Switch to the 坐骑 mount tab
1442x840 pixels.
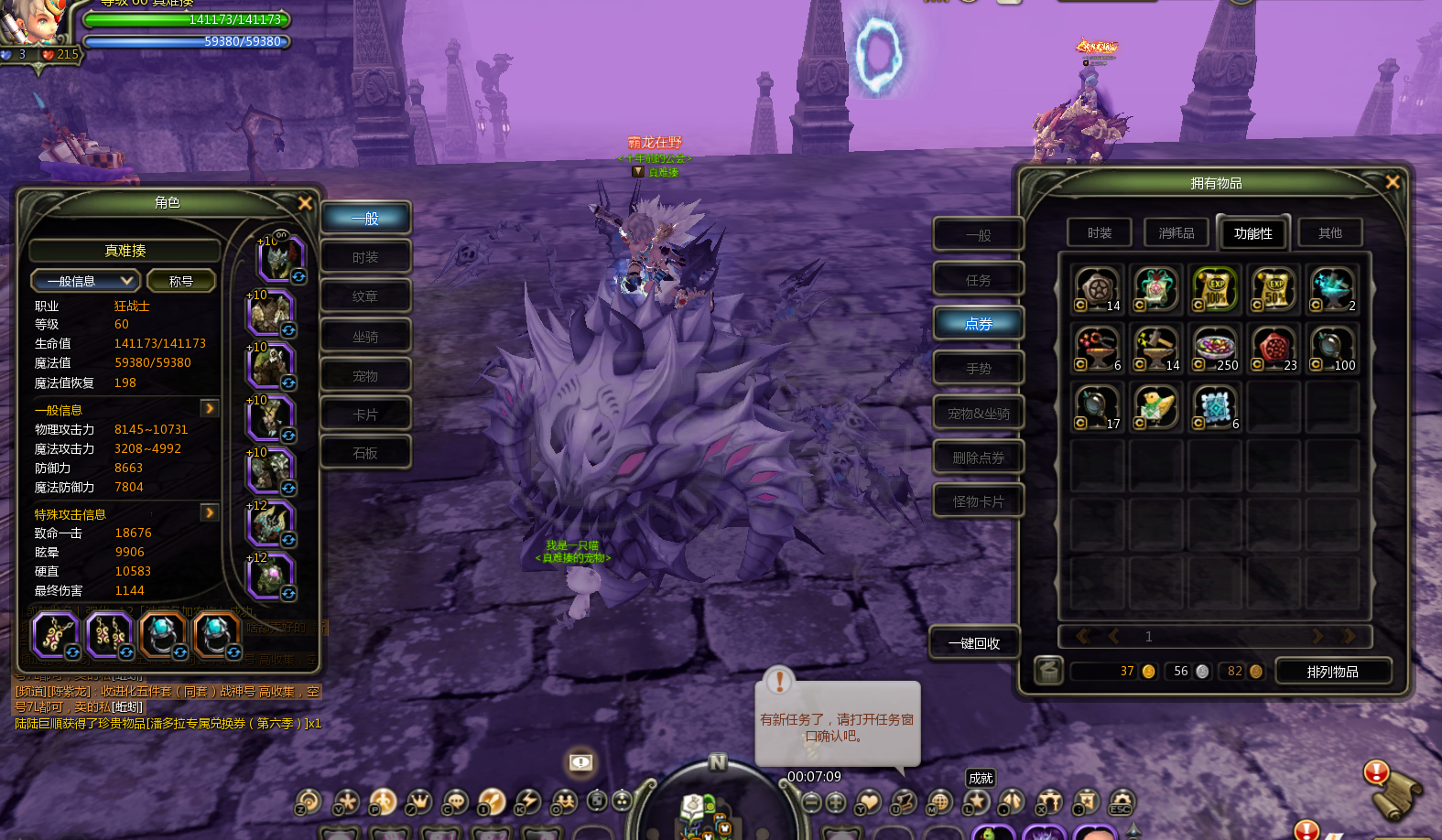click(365, 337)
